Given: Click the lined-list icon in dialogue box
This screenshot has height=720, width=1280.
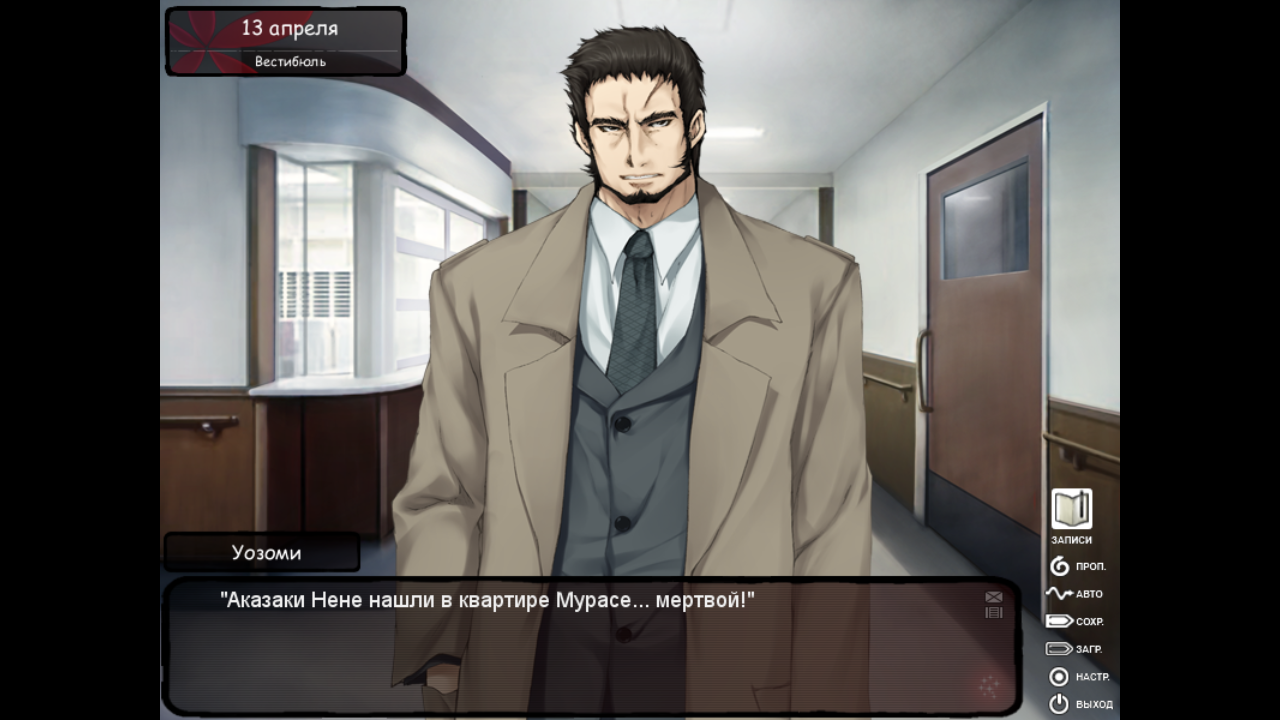Looking at the screenshot, I should click(x=993, y=612).
